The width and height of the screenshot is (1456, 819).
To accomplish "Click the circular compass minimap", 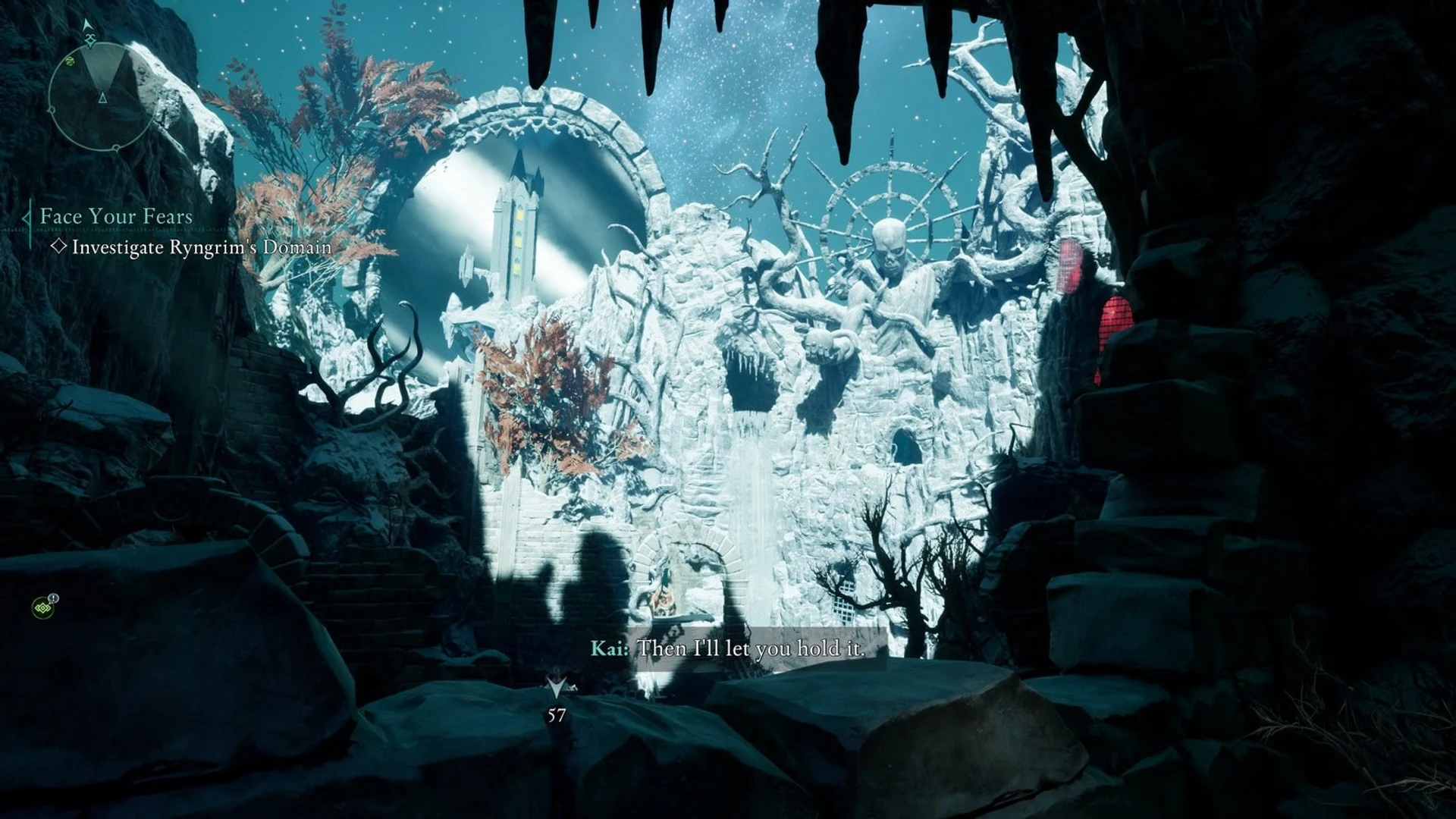I will pyautogui.click(x=96, y=96).
